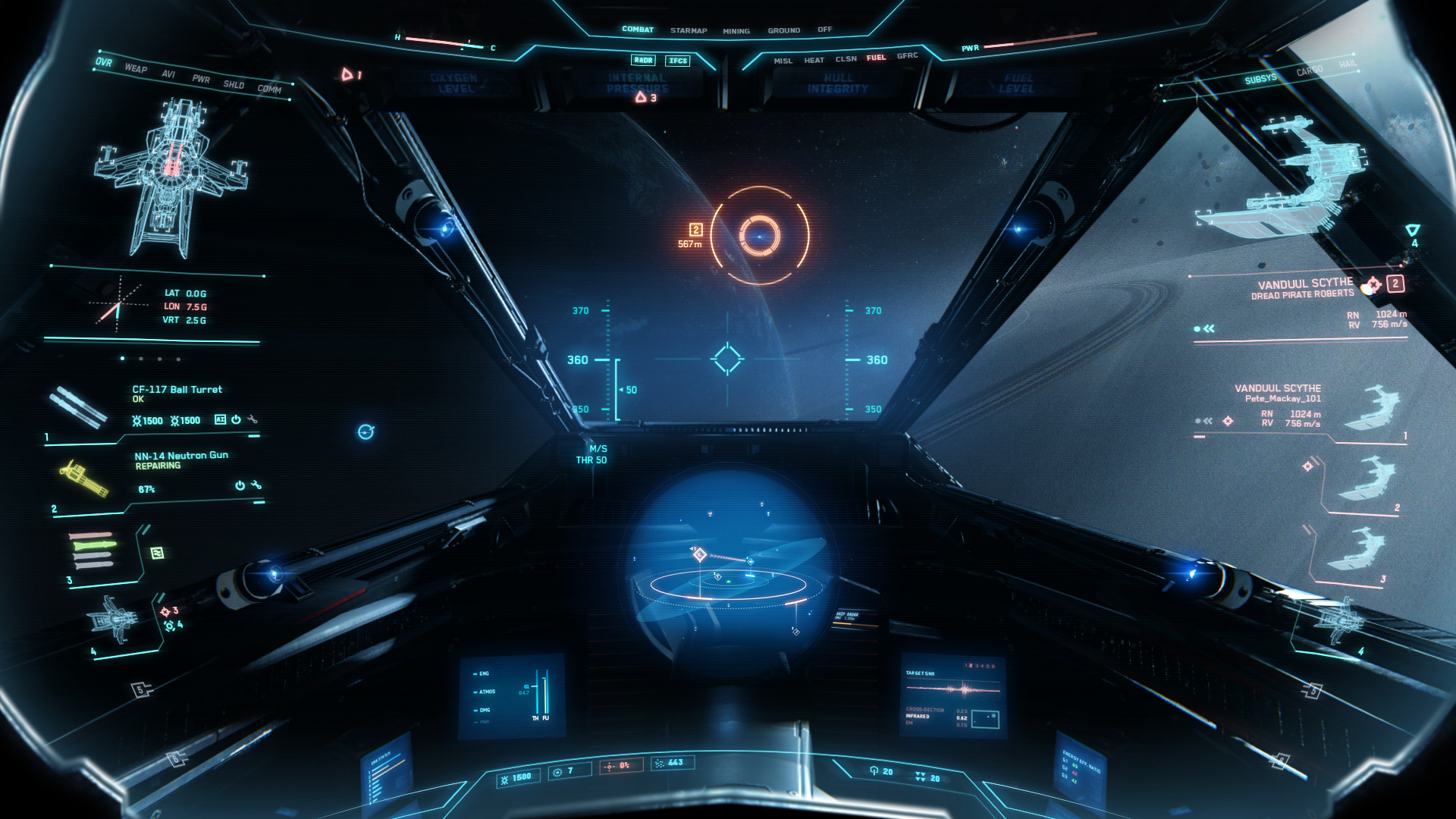Click the AI control icon on the CF-117 Ball Turret
Viewport: 1456px width, 819px height.
[220, 419]
